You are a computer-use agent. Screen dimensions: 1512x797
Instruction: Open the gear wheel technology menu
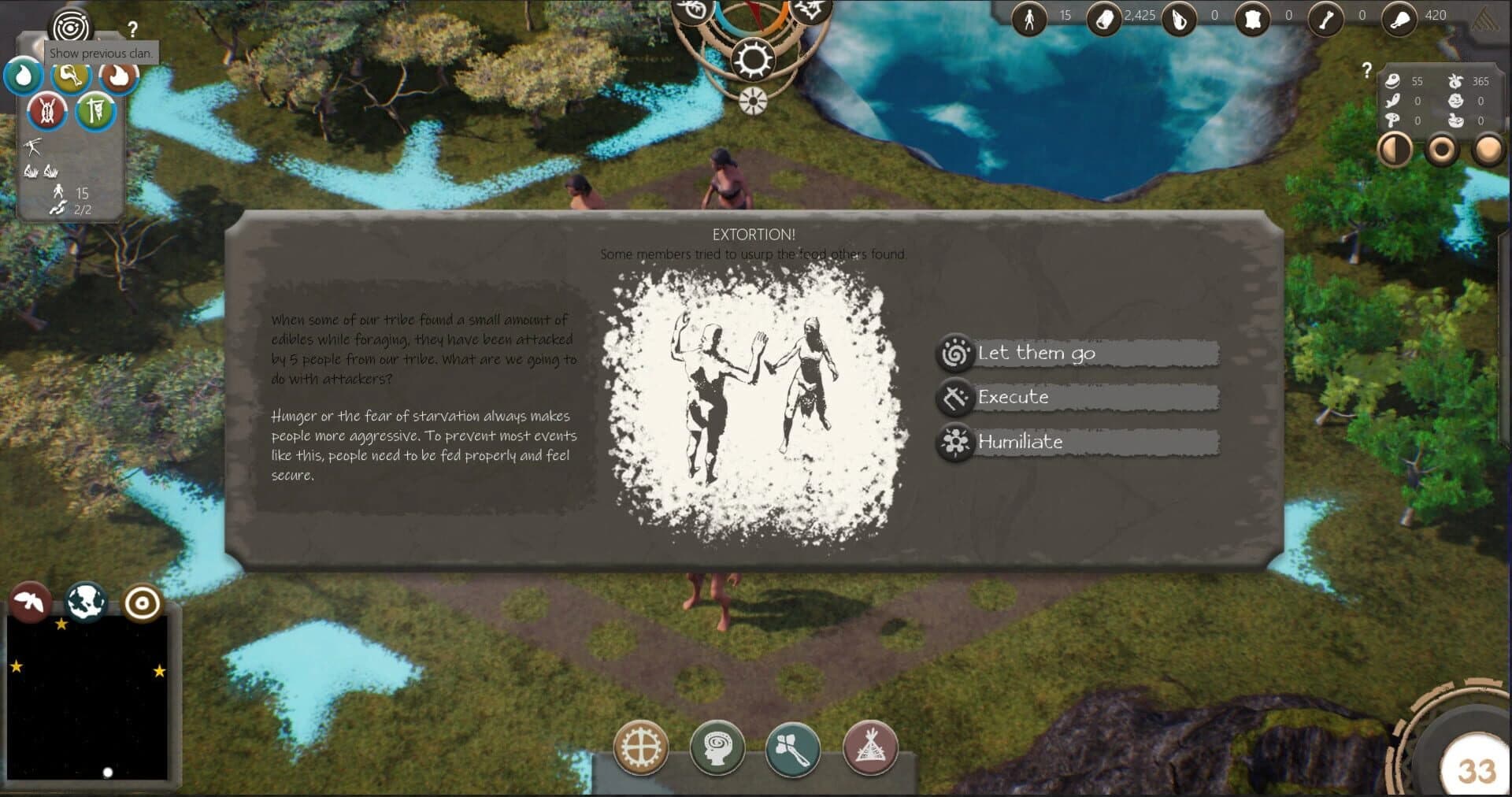[643, 749]
